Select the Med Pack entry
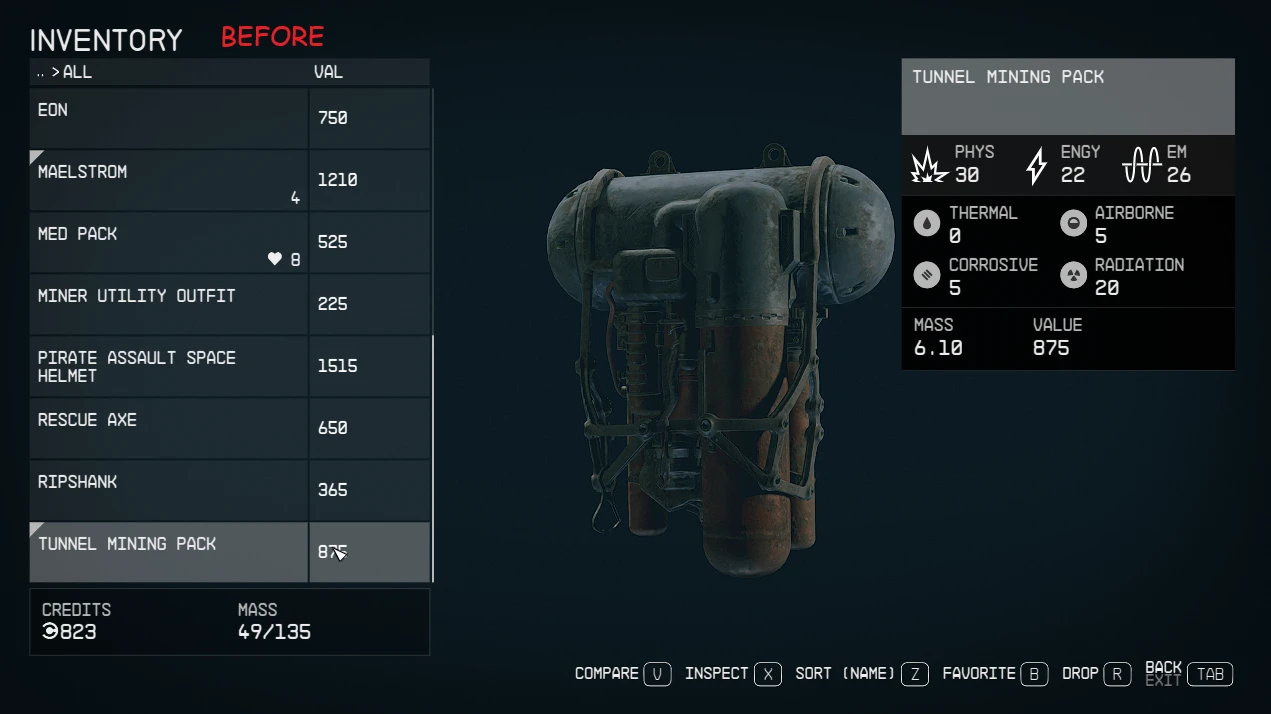This screenshot has height=714, width=1271. pyautogui.click(x=168, y=242)
